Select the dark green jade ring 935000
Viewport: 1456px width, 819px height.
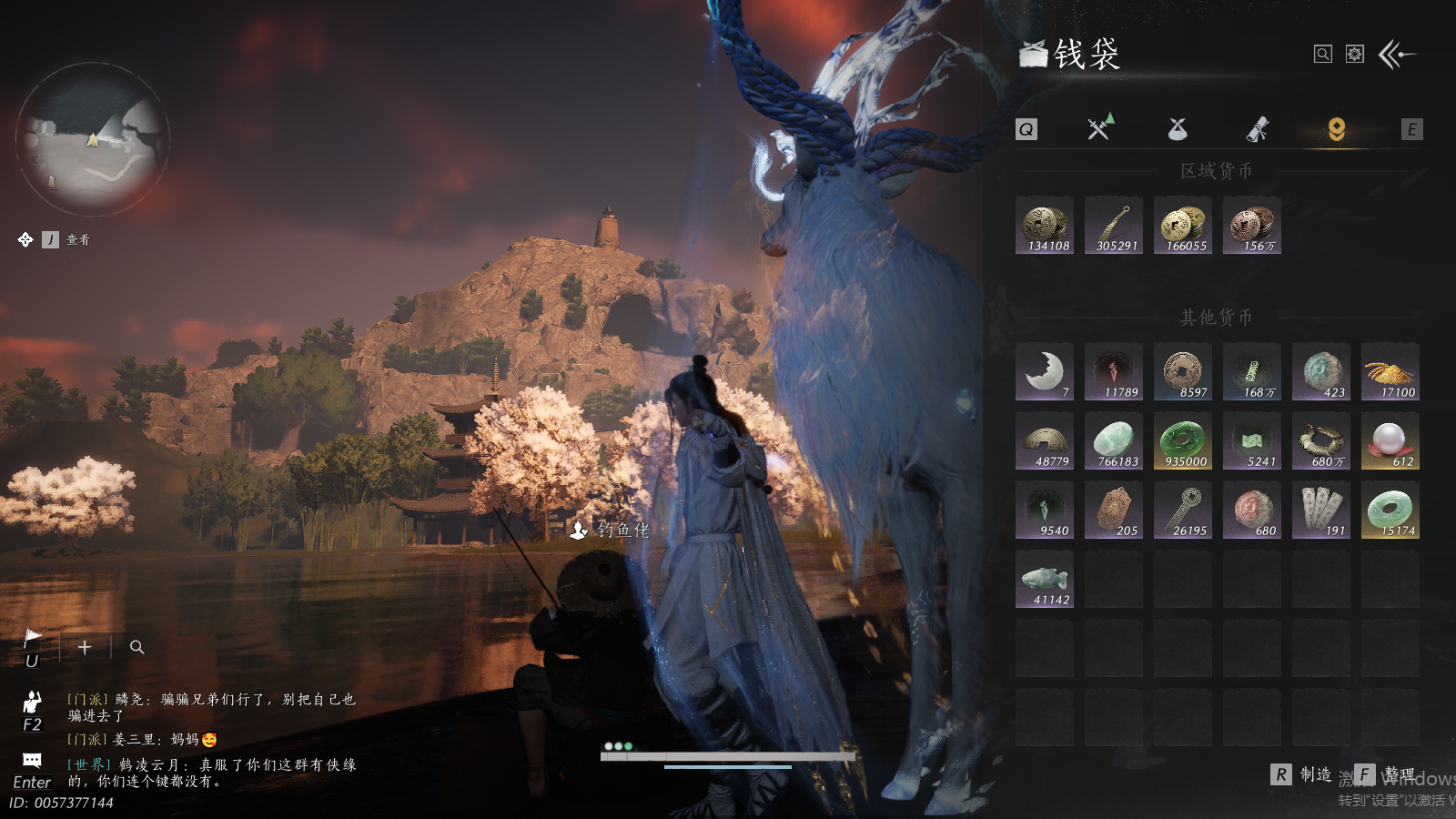tap(1183, 440)
